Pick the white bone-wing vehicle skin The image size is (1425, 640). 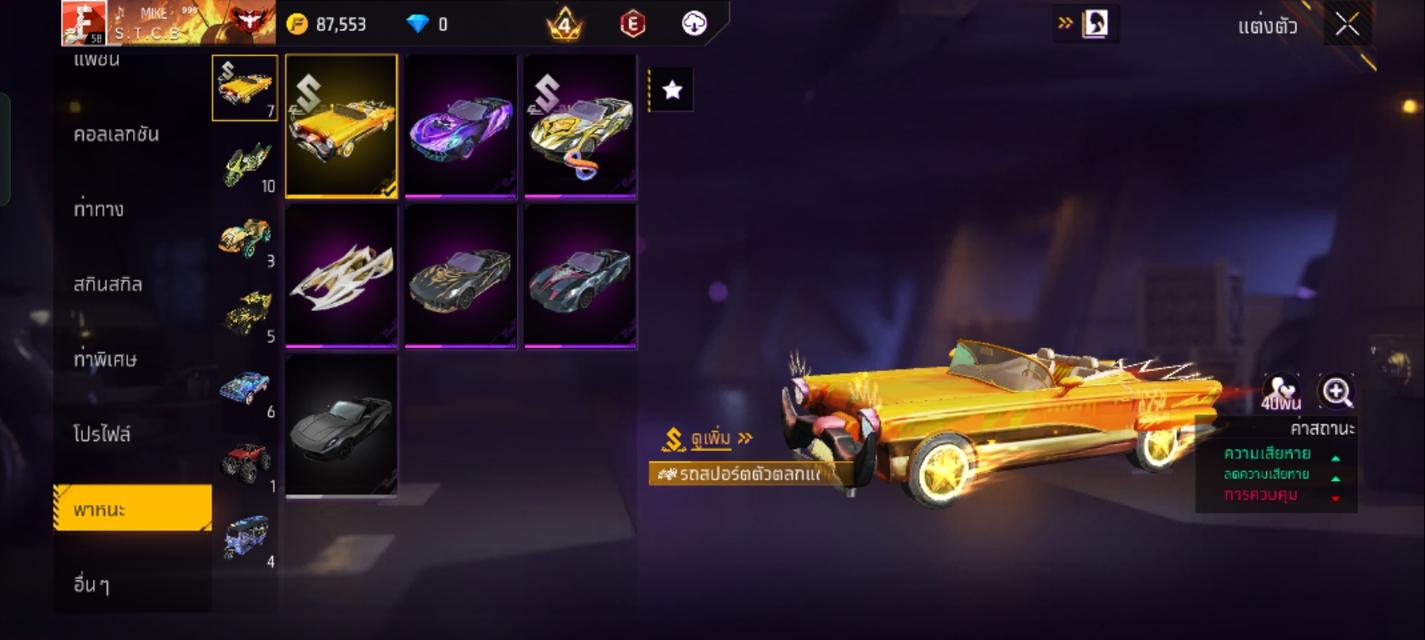click(341, 275)
